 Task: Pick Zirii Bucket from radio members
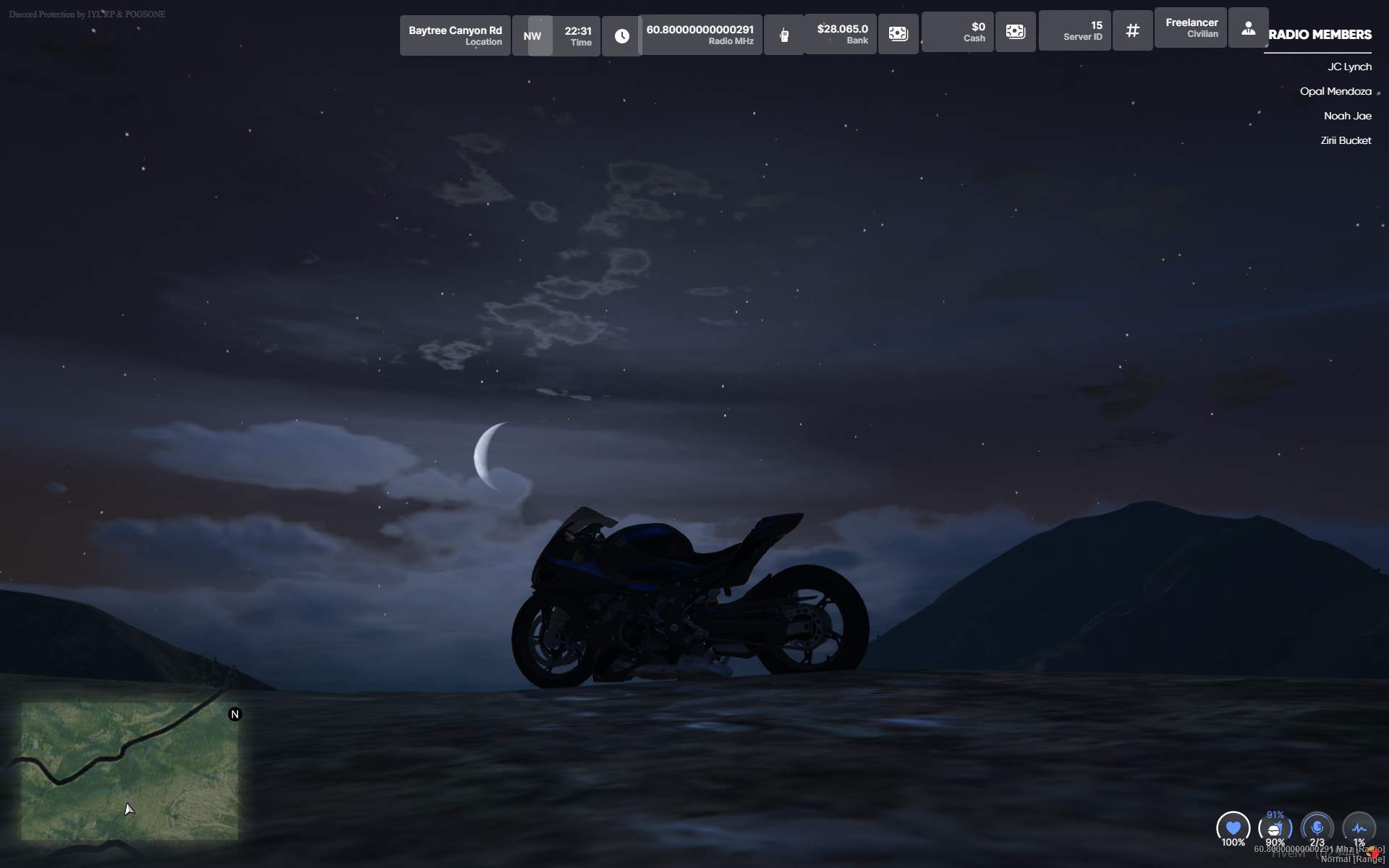pyautogui.click(x=1345, y=140)
